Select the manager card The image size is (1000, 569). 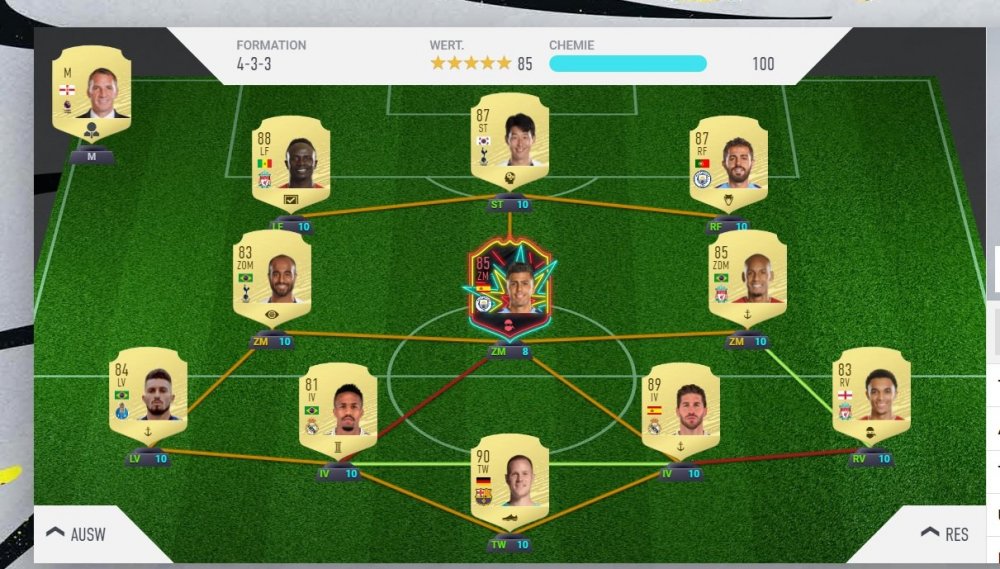coord(91,93)
